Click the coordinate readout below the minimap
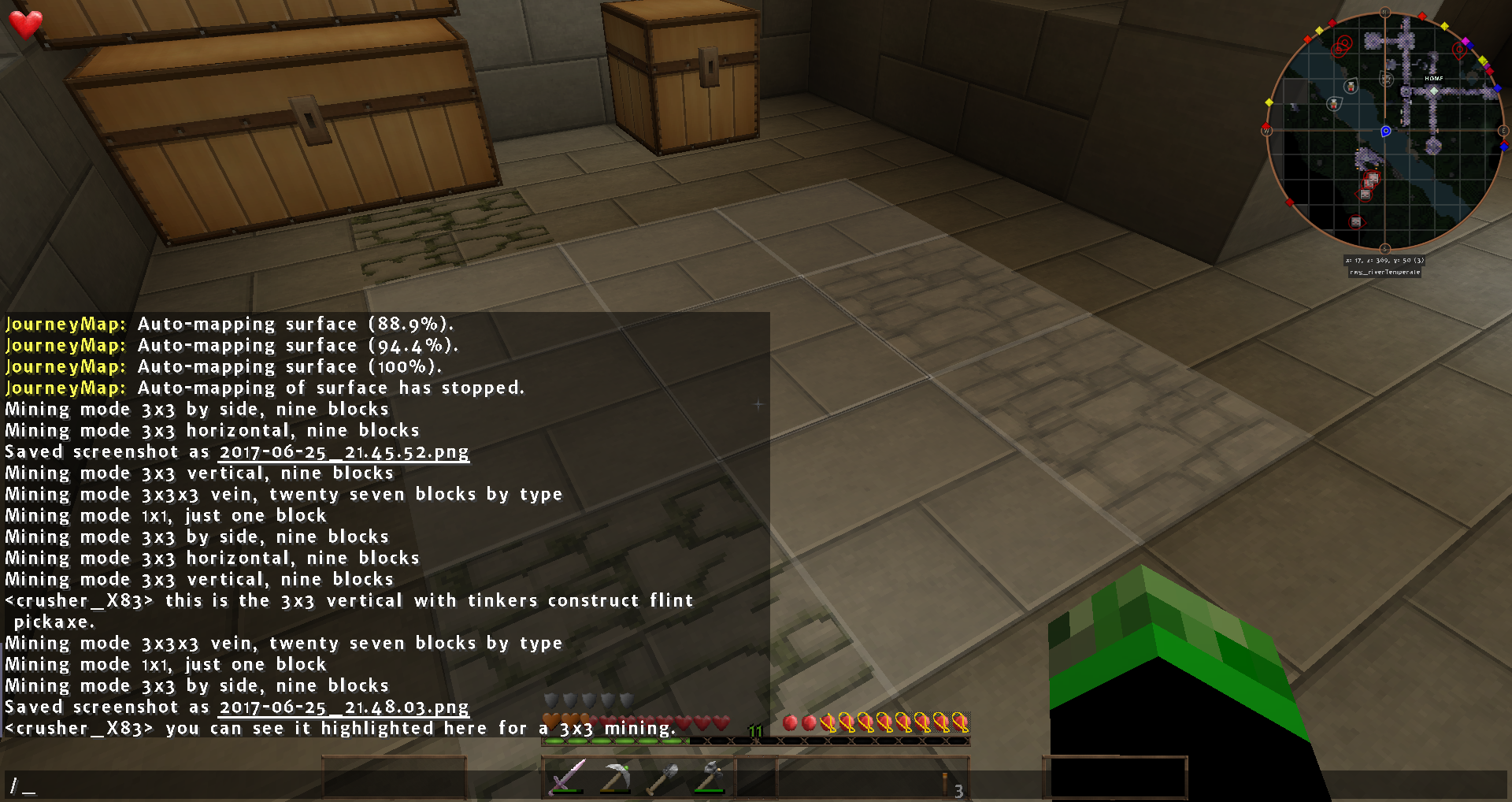 coord(1384,260)
